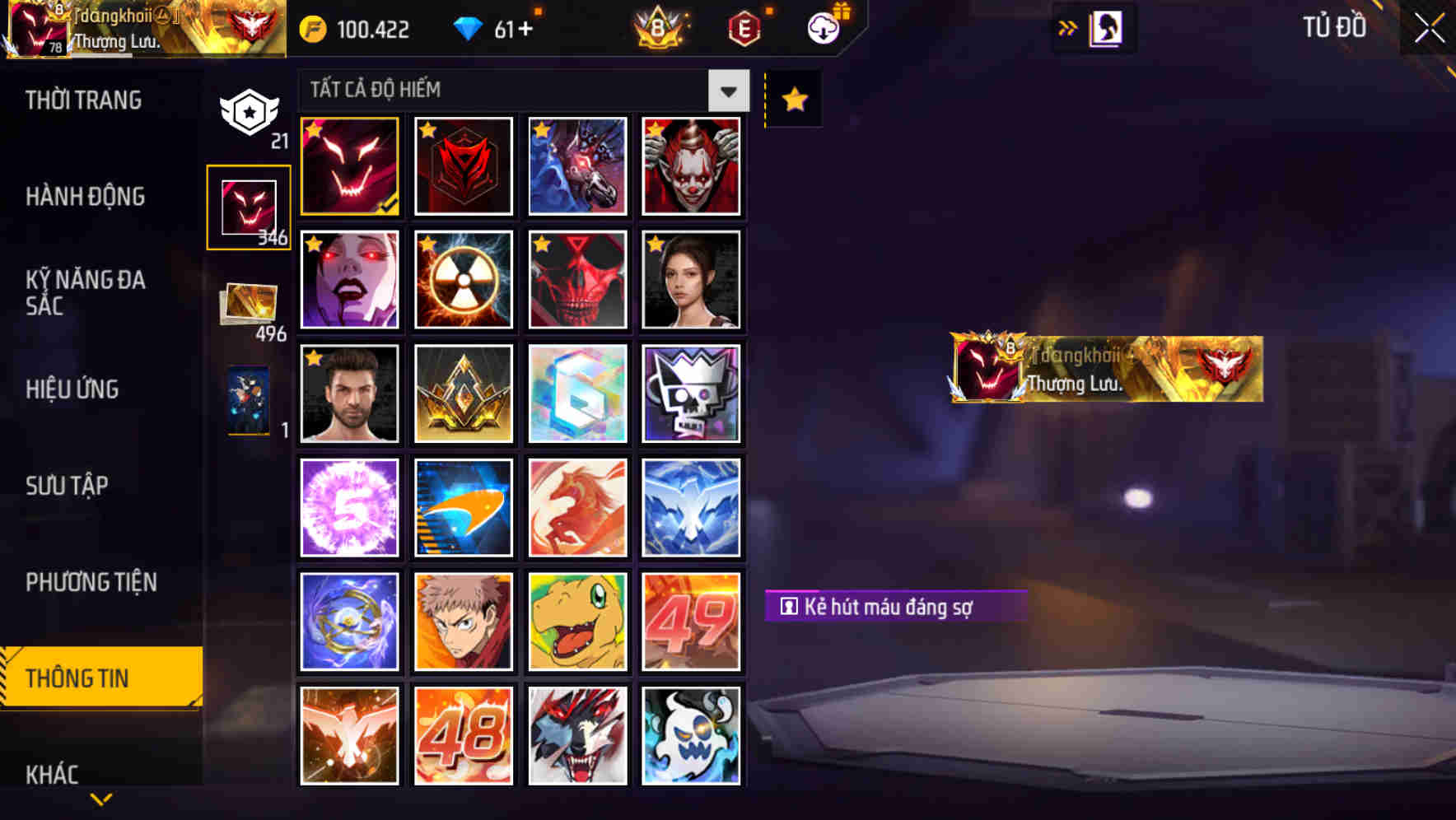Select the avatar category showing 346 items
Viewport: 1456px width, 820px height.
coord(248,207)
